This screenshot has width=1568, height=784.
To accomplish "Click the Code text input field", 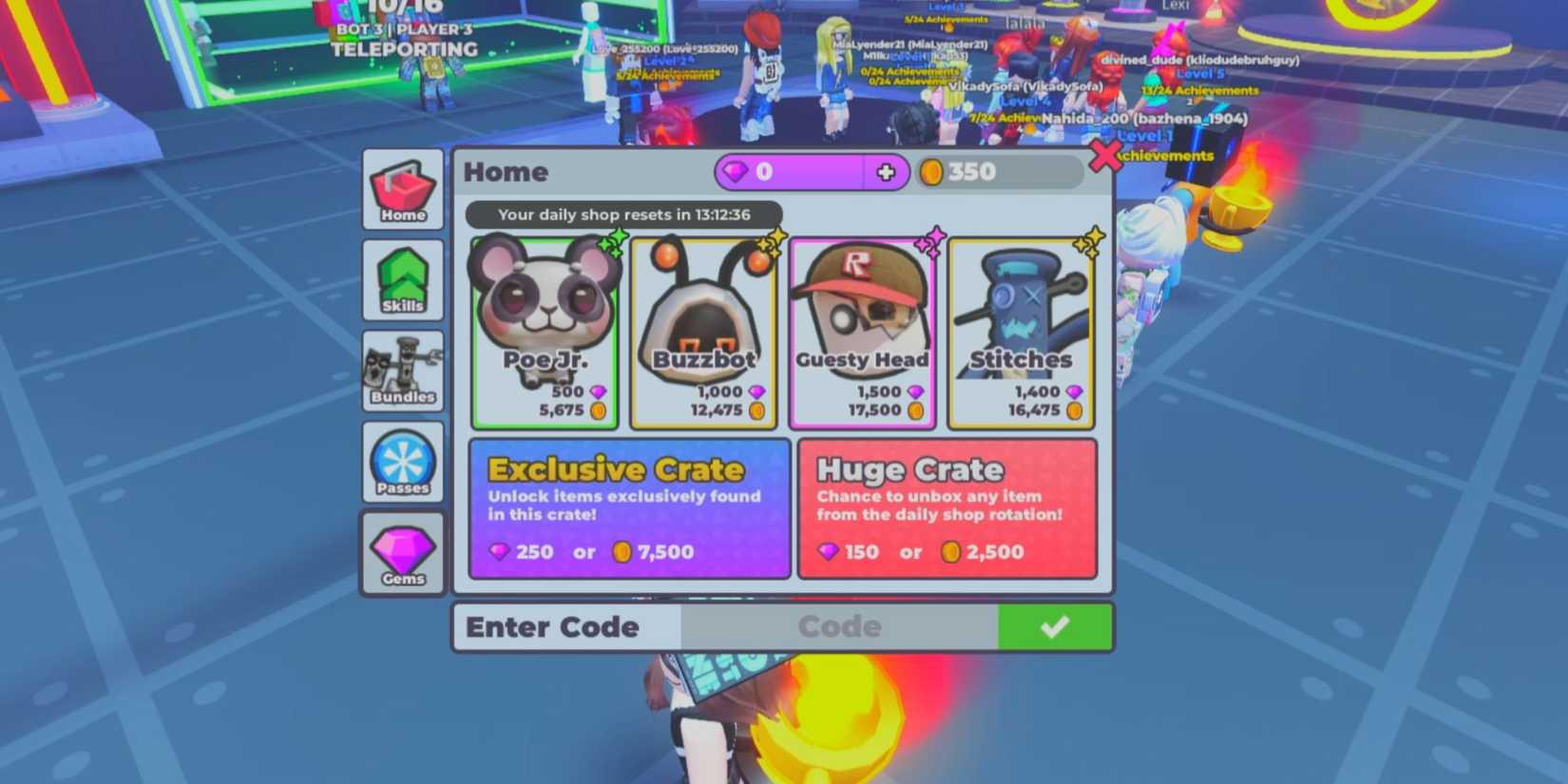I will point(838,626).
